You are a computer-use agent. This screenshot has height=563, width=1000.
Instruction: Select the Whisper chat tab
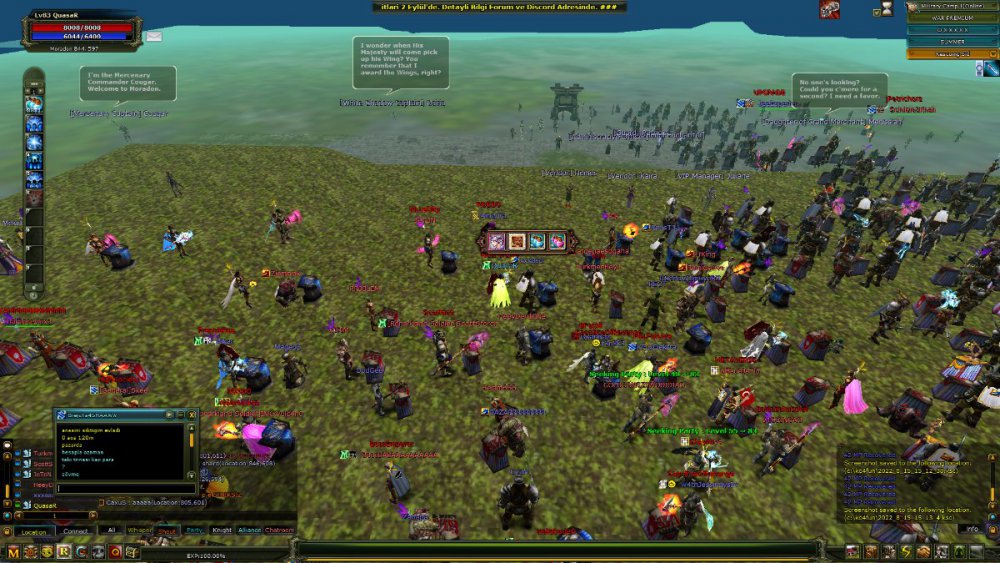pyautogui.click(x=140, y=530)
